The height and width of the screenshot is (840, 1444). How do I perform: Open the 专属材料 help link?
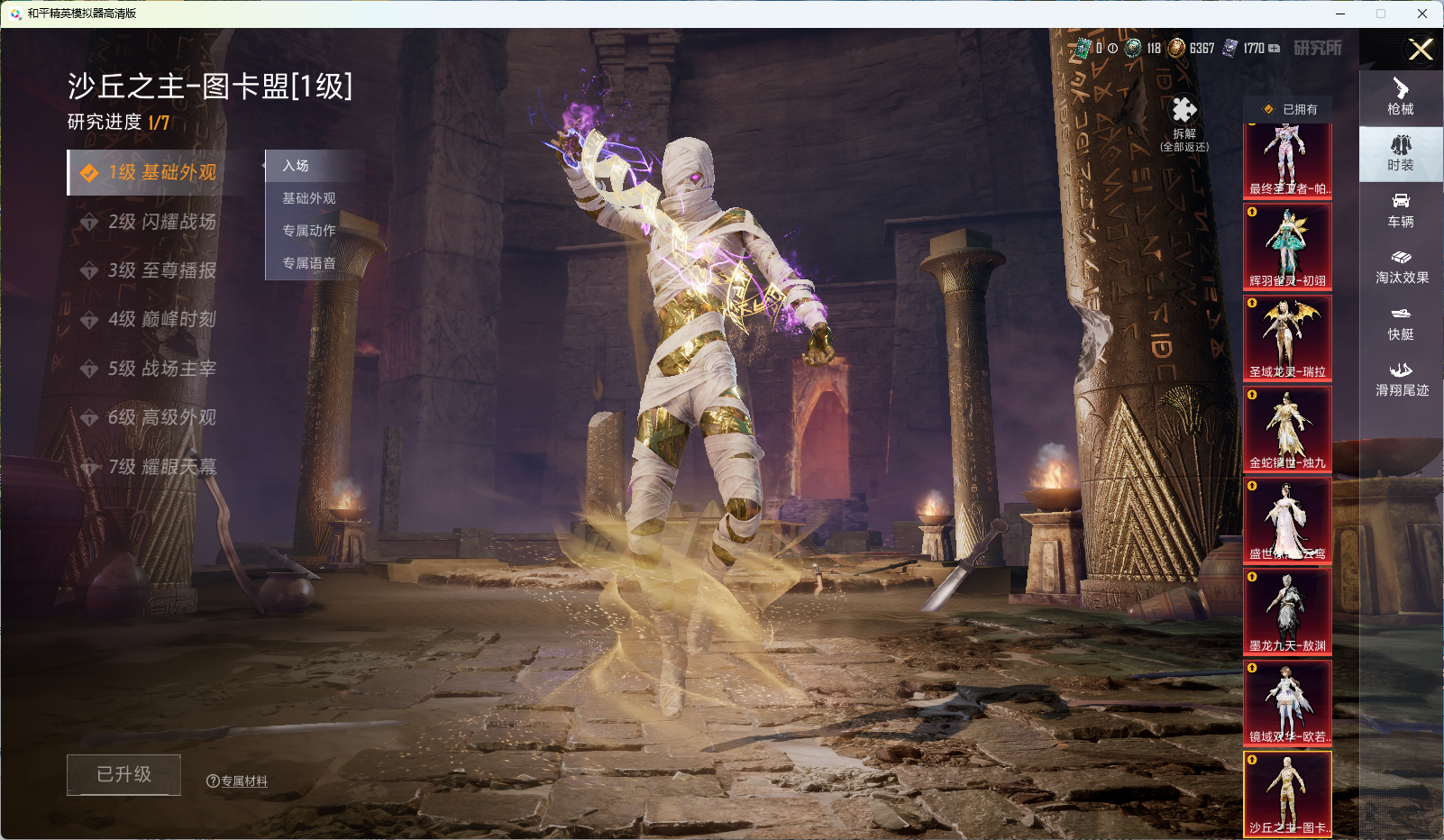[238, 781]
